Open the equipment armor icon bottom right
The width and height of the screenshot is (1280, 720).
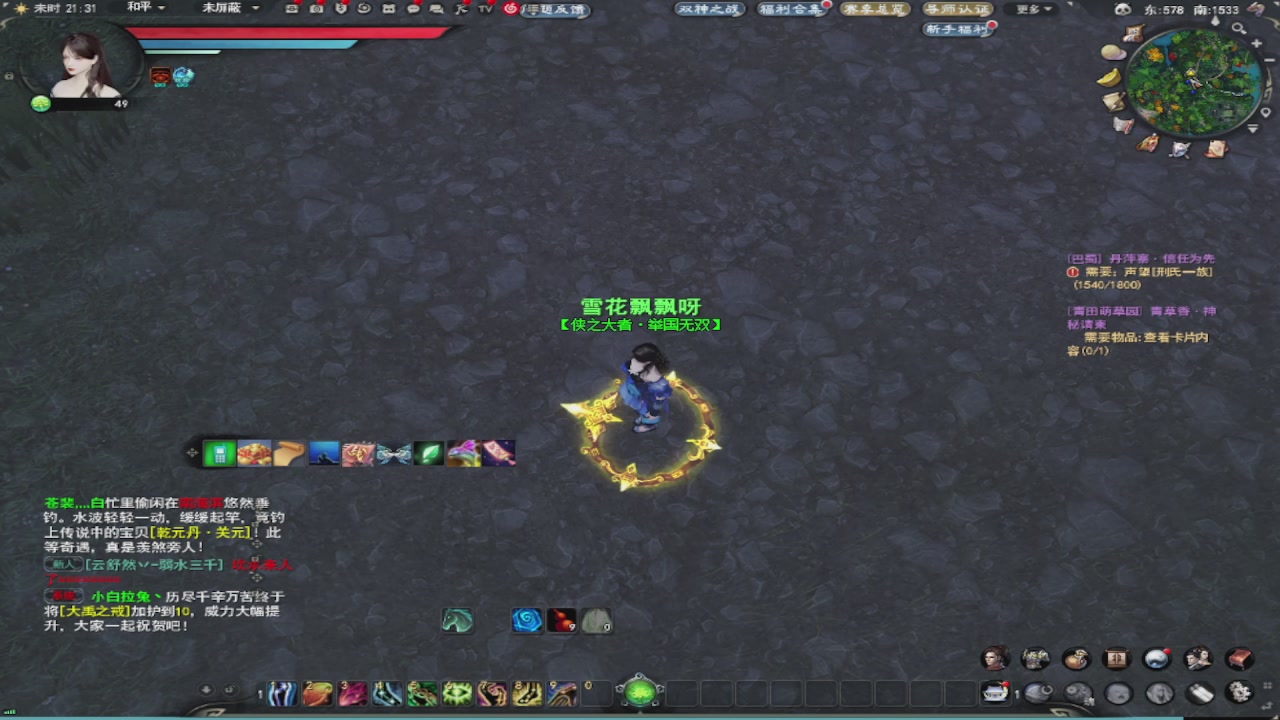coord(1036,659)
